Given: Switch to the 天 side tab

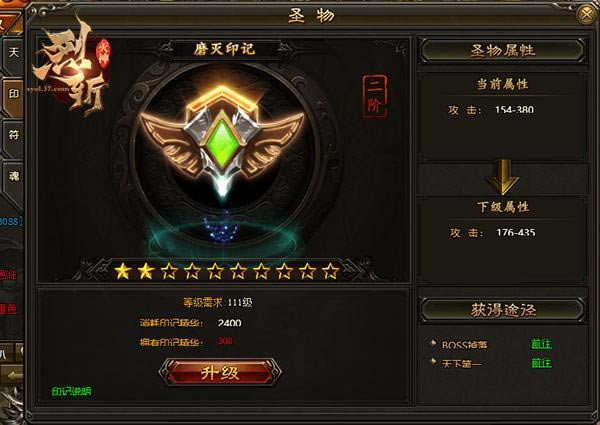Looking at the screenshot, I should click(13, 50).
